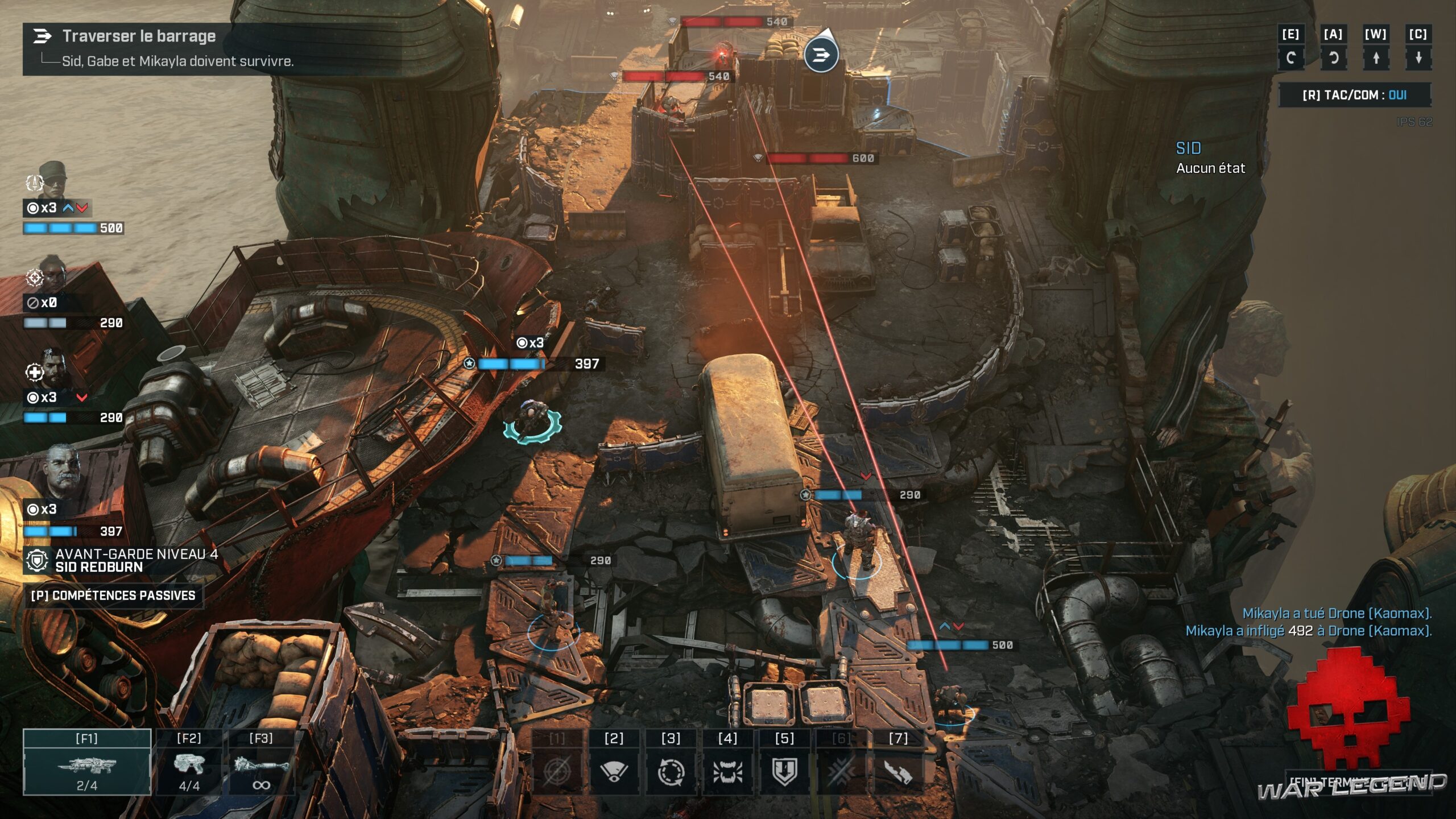
Task: Use the circular arrows reload ability
Action: point(671,771)
